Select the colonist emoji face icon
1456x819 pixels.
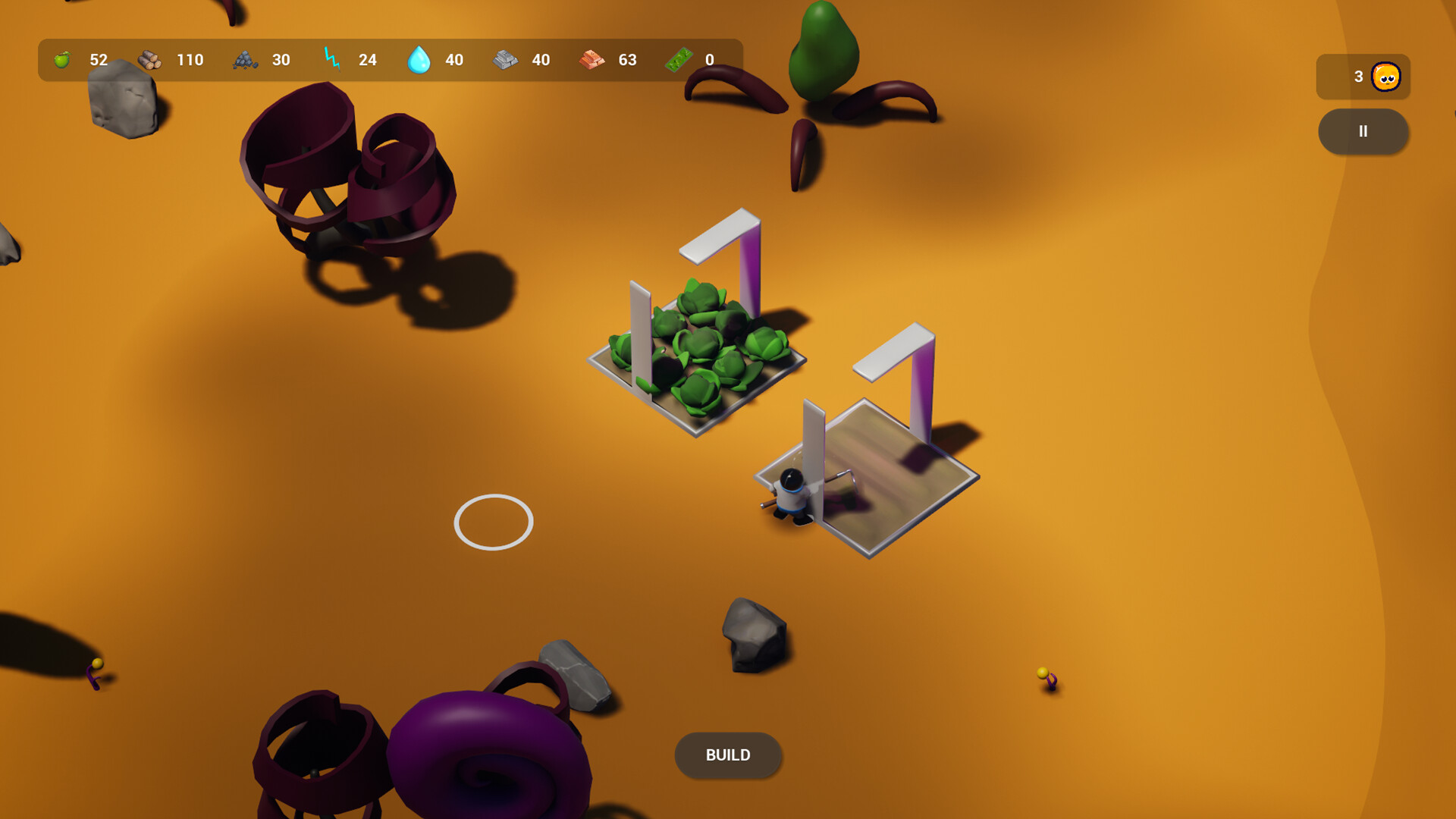[x=1385, y=77]
